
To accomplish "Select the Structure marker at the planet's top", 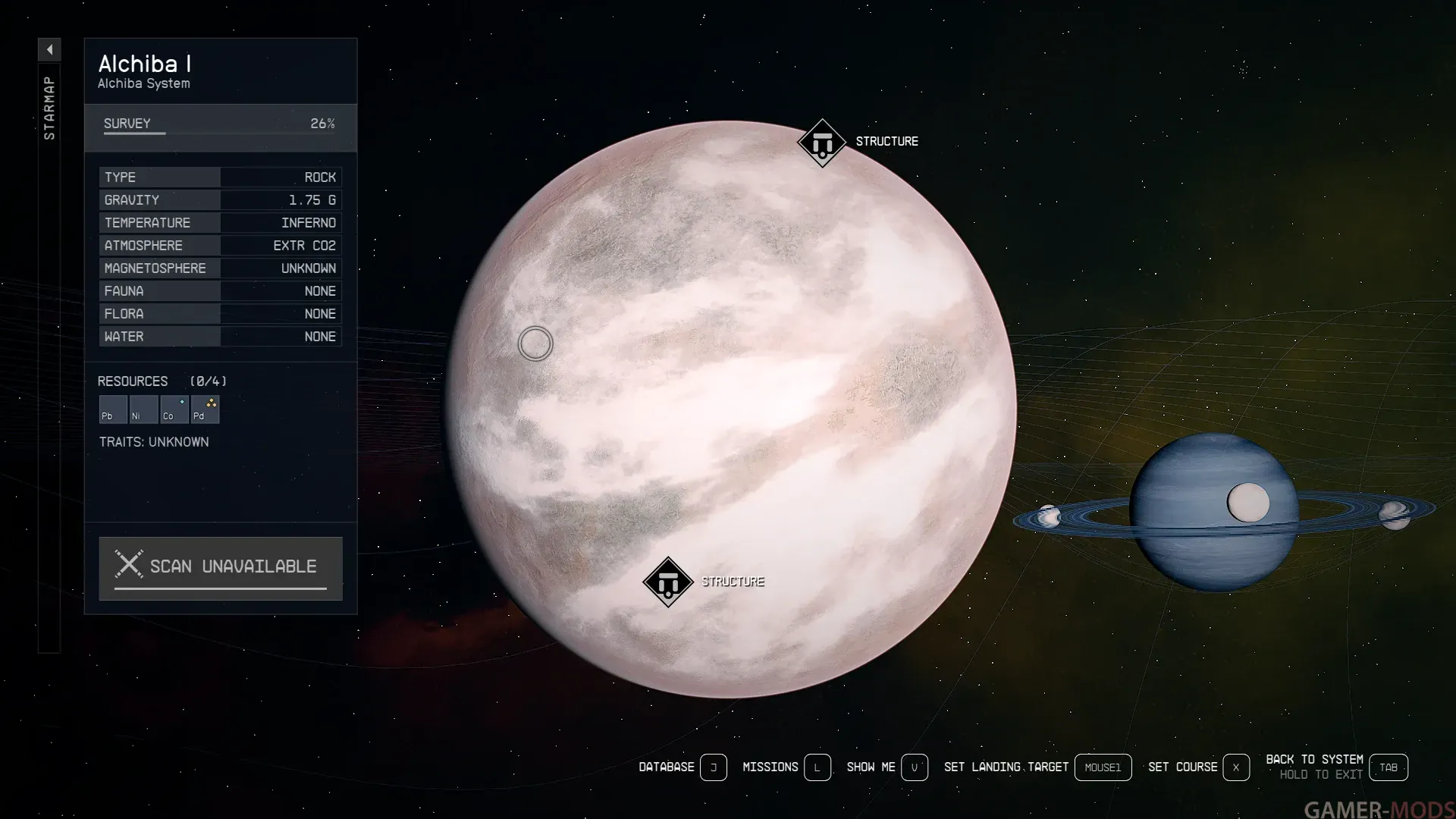I will (822, 143).
